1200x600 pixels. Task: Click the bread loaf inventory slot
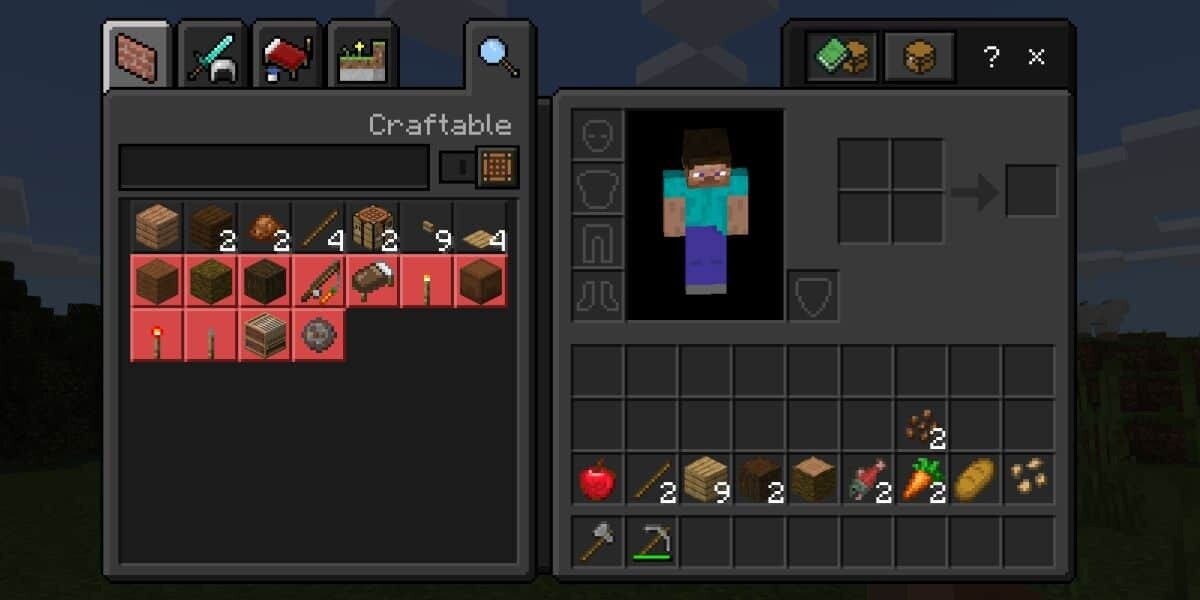[975, 481]
